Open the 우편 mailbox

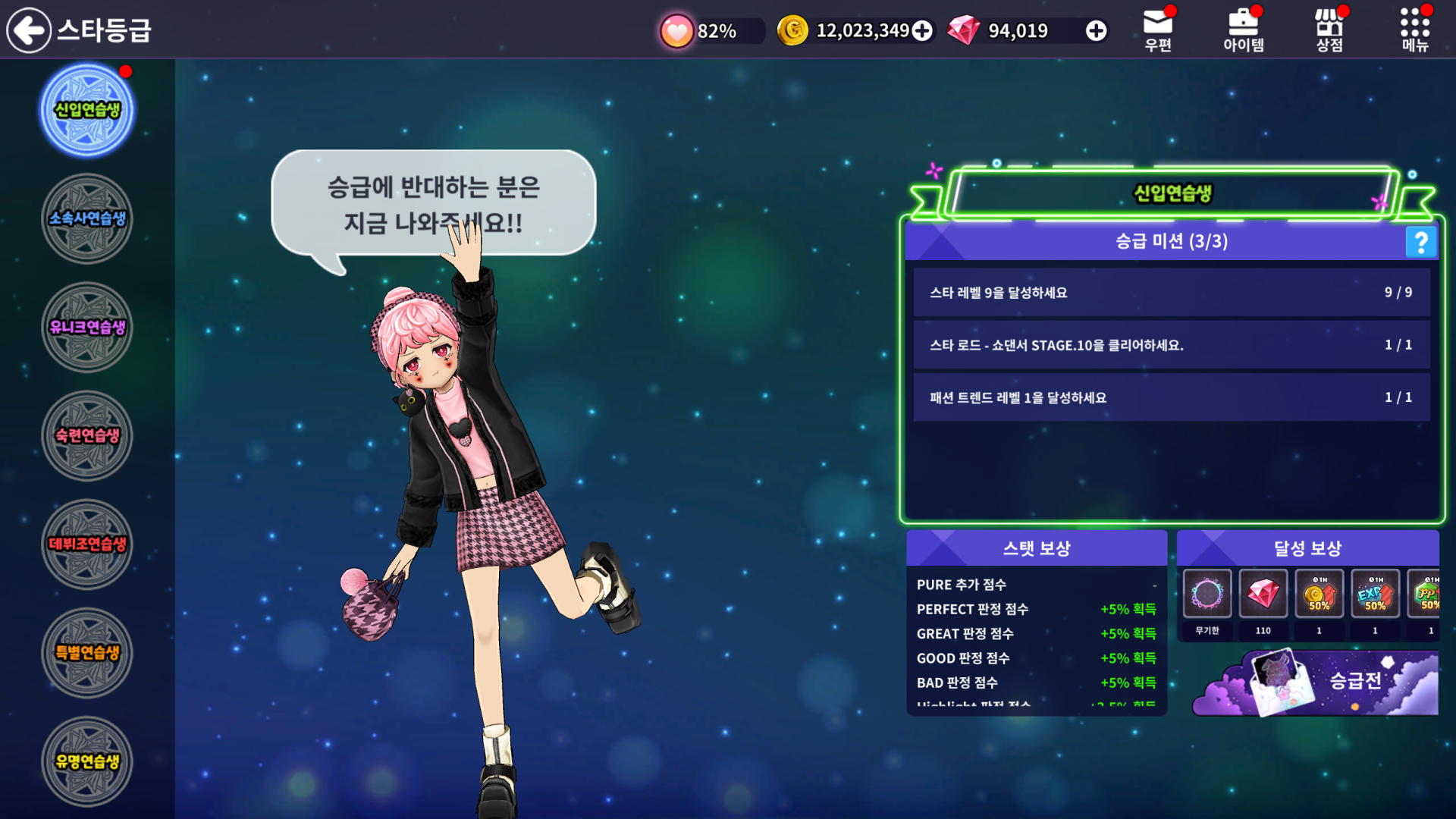1158,30
